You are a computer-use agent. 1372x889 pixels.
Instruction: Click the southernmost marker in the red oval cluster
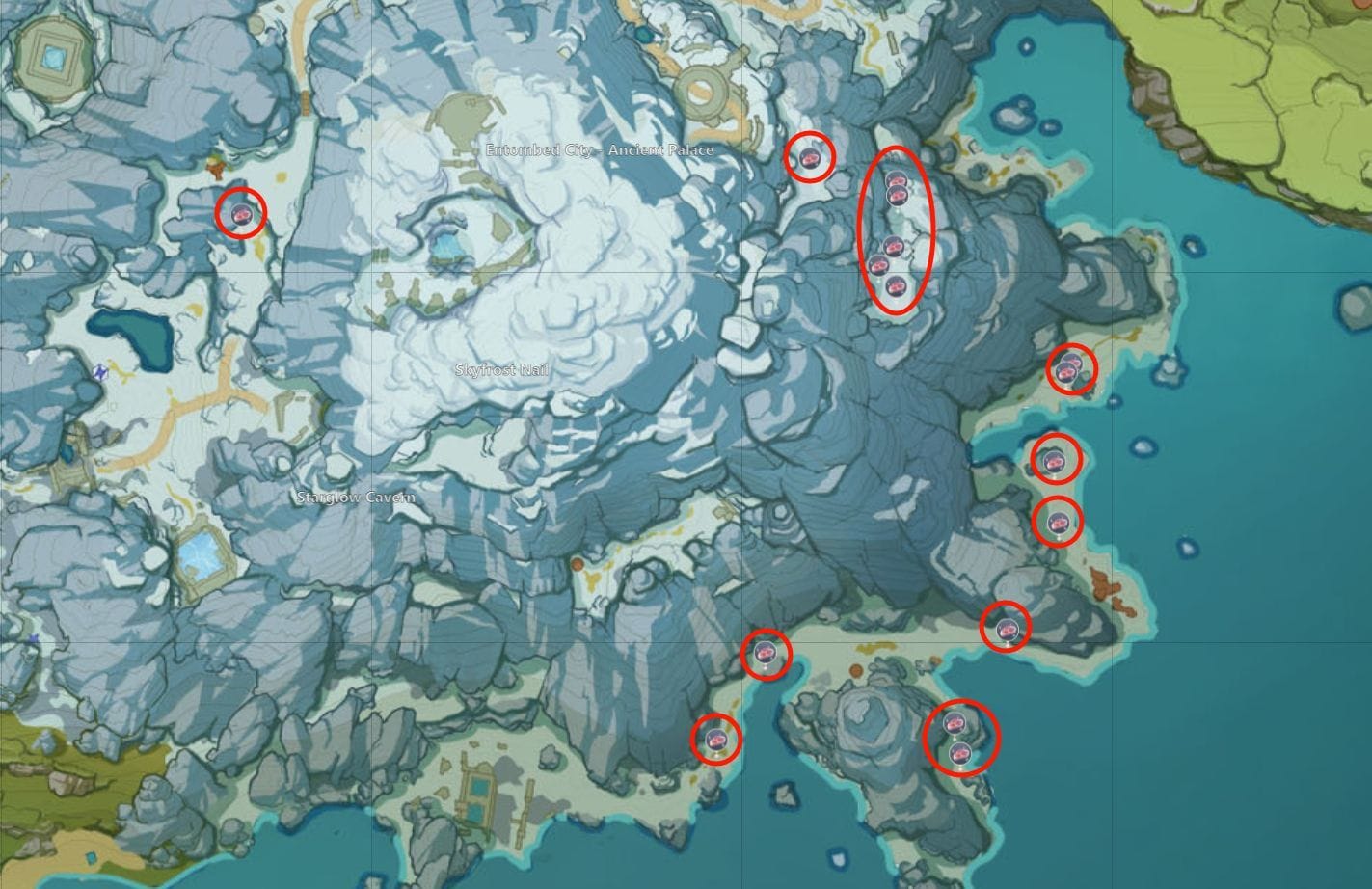(898, 284)
